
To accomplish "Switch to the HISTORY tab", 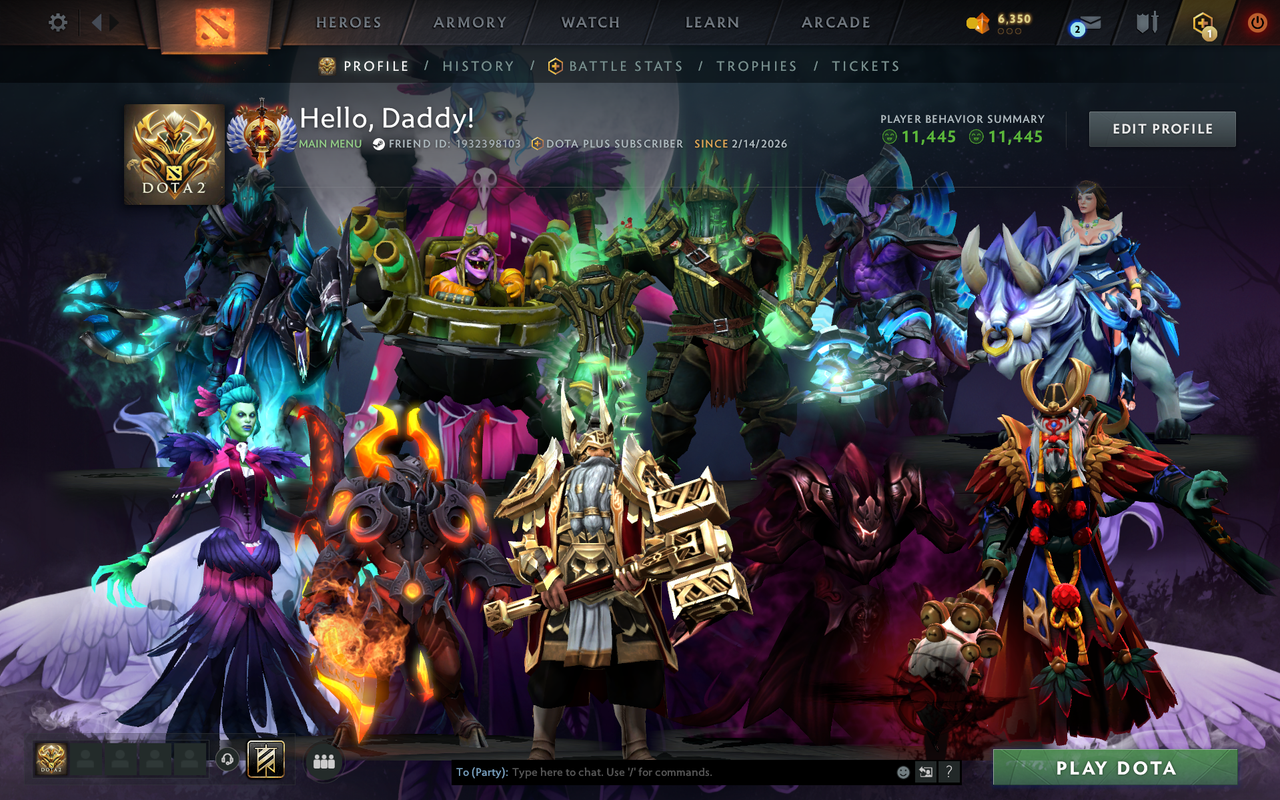I will click(x=478, y=66).
